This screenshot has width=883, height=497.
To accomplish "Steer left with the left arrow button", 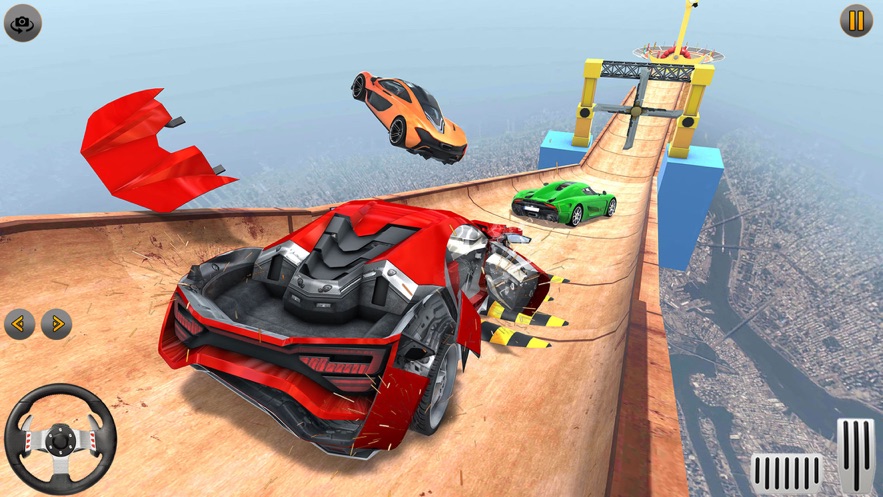I will pos(20,323).
